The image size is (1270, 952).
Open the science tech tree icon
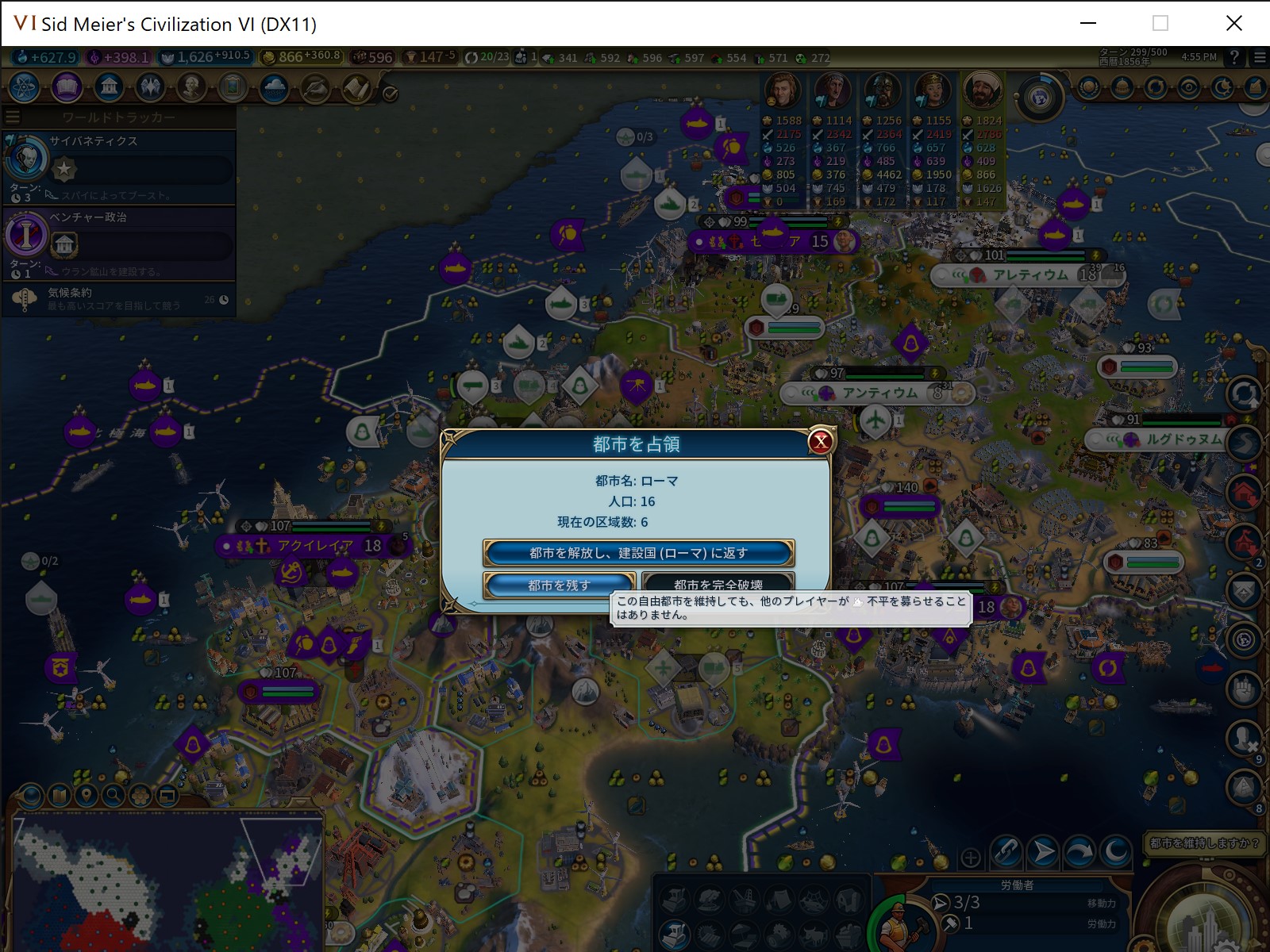(x=24, y=88)
